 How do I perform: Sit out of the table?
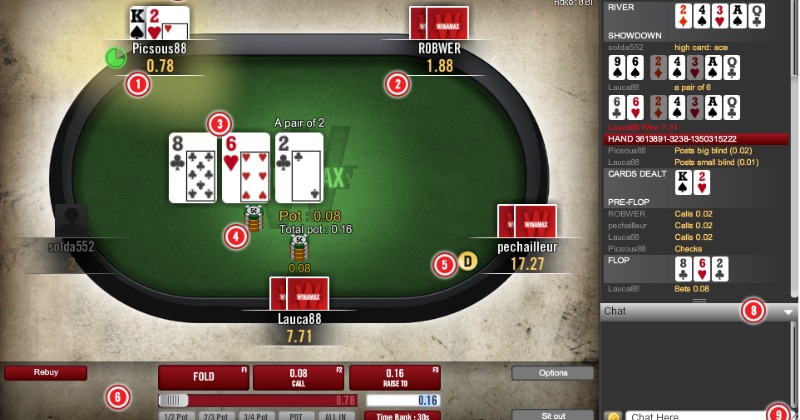[x=552, y=415]
